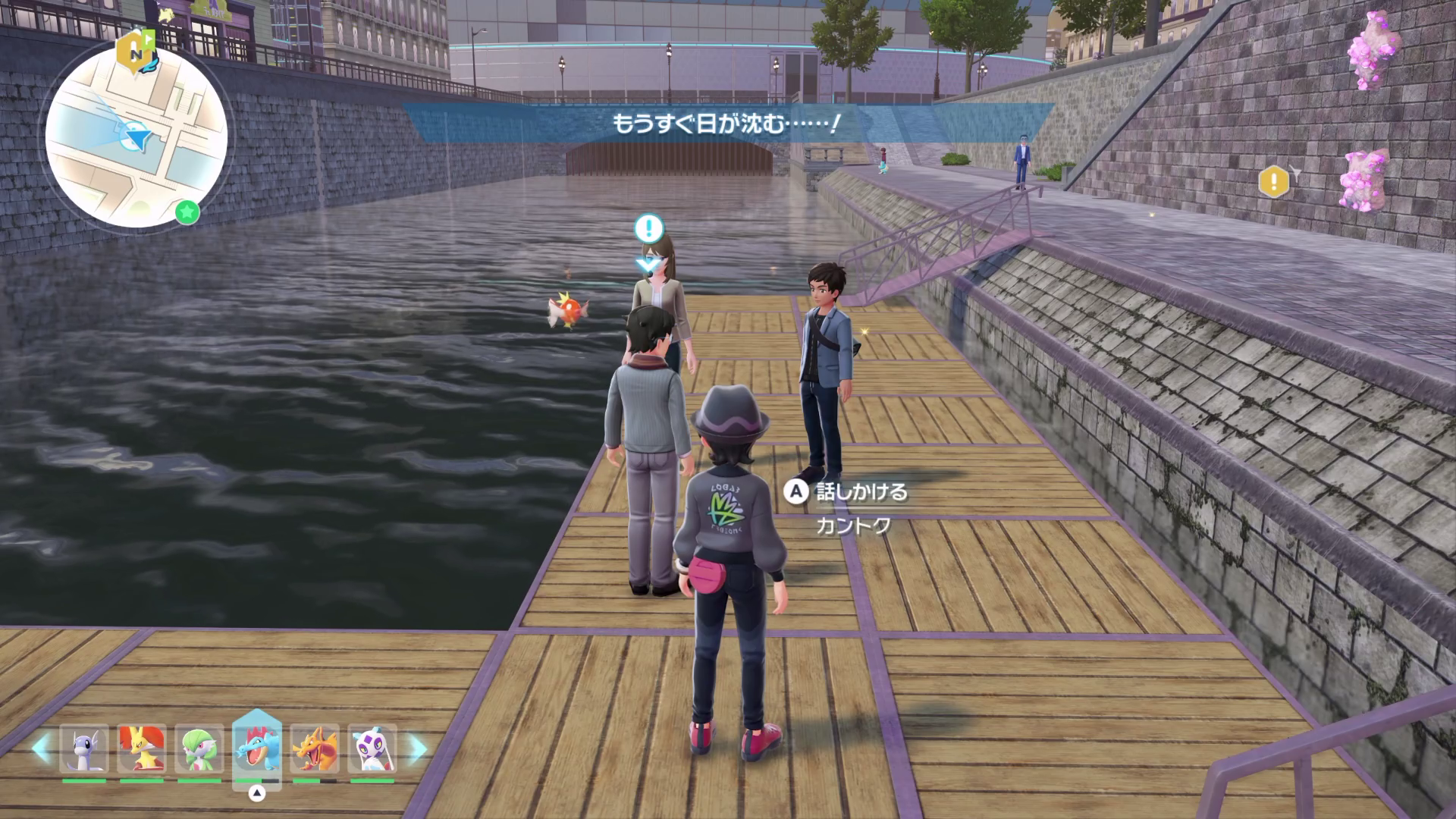Choose Froslass in the party bar
Viewport: 1456px width, 819px height.
tap(372, 749)
